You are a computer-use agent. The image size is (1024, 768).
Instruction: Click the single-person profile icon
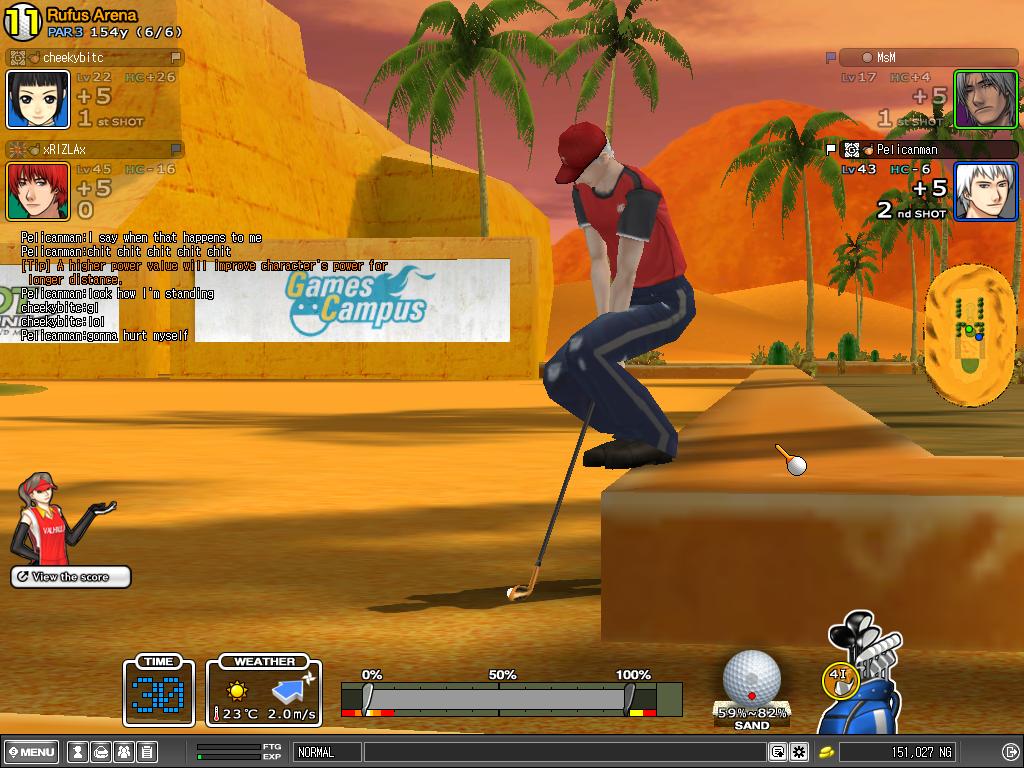pos(77,752)
